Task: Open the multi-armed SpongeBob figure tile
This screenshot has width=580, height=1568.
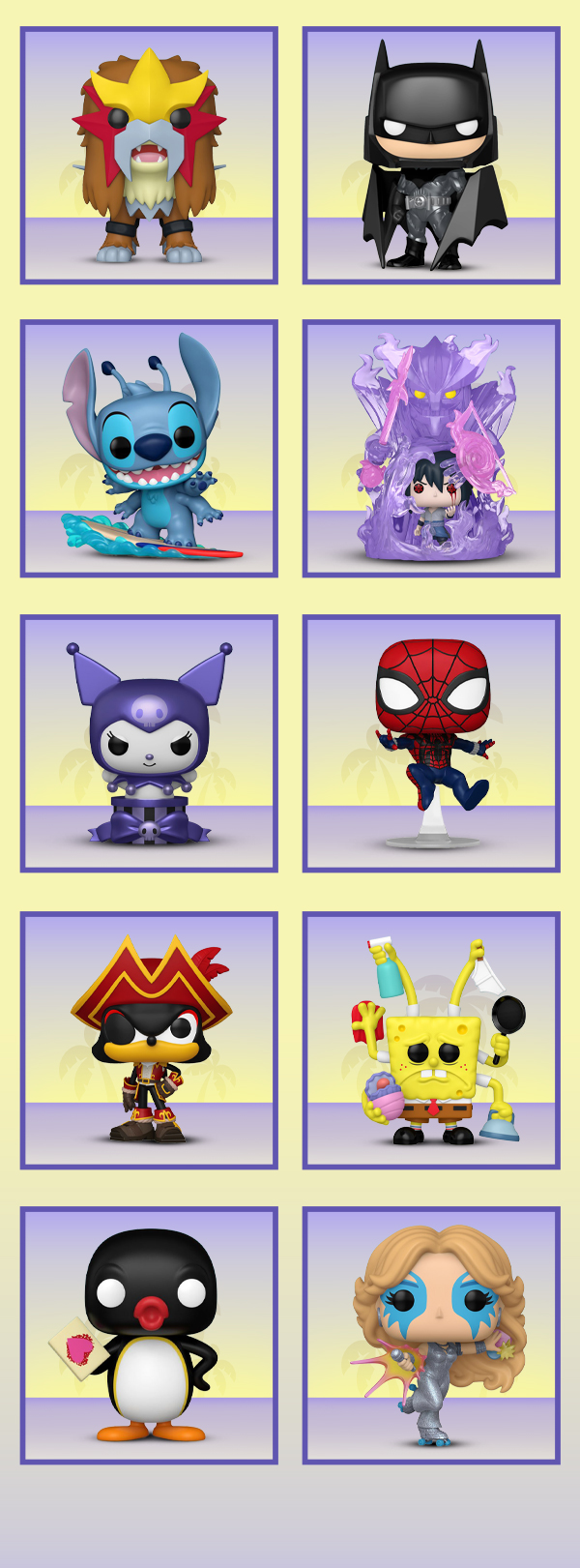Action: [431, 1040]
